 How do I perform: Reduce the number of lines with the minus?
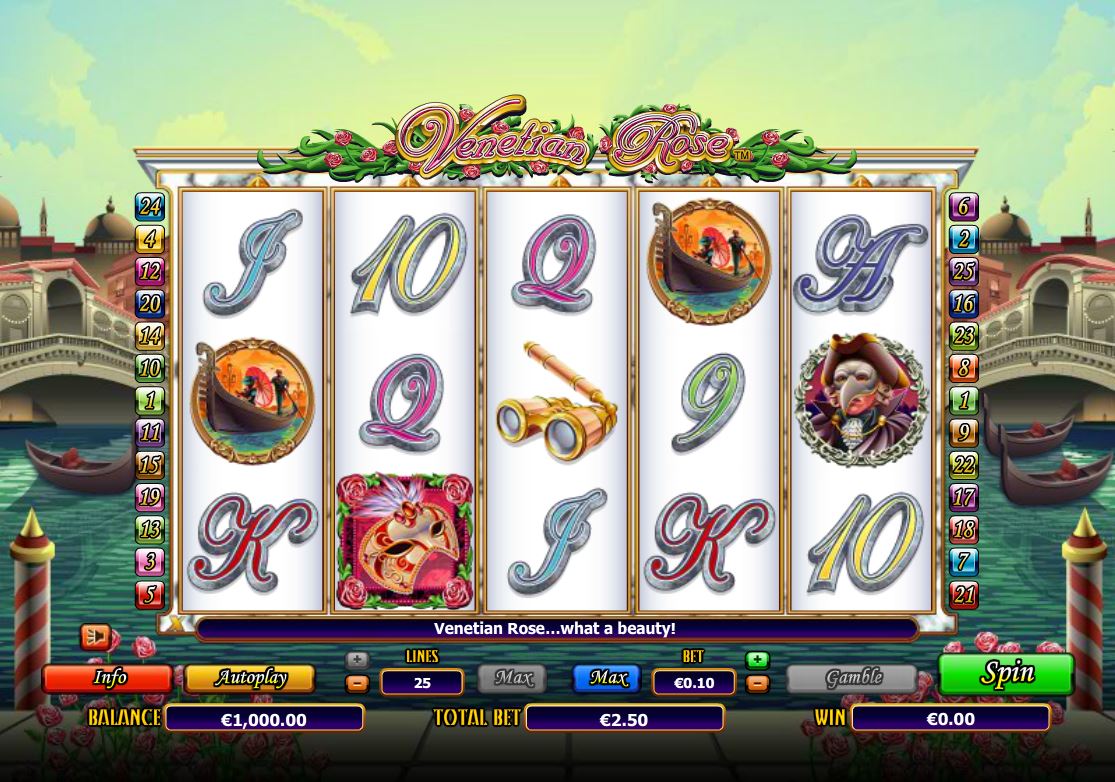click(357, 684)
